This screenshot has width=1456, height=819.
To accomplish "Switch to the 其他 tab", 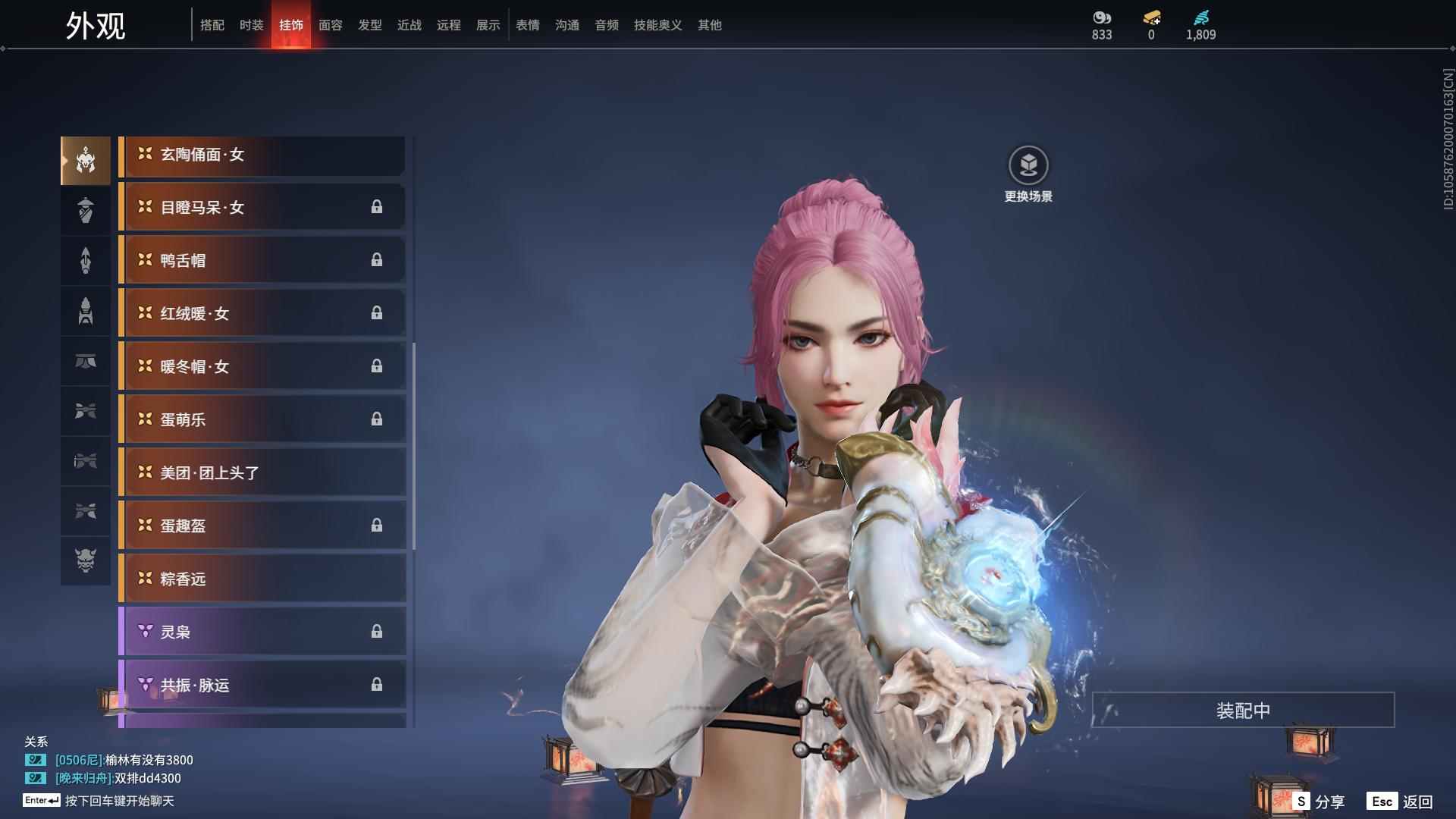I will [x=709, y=25].
